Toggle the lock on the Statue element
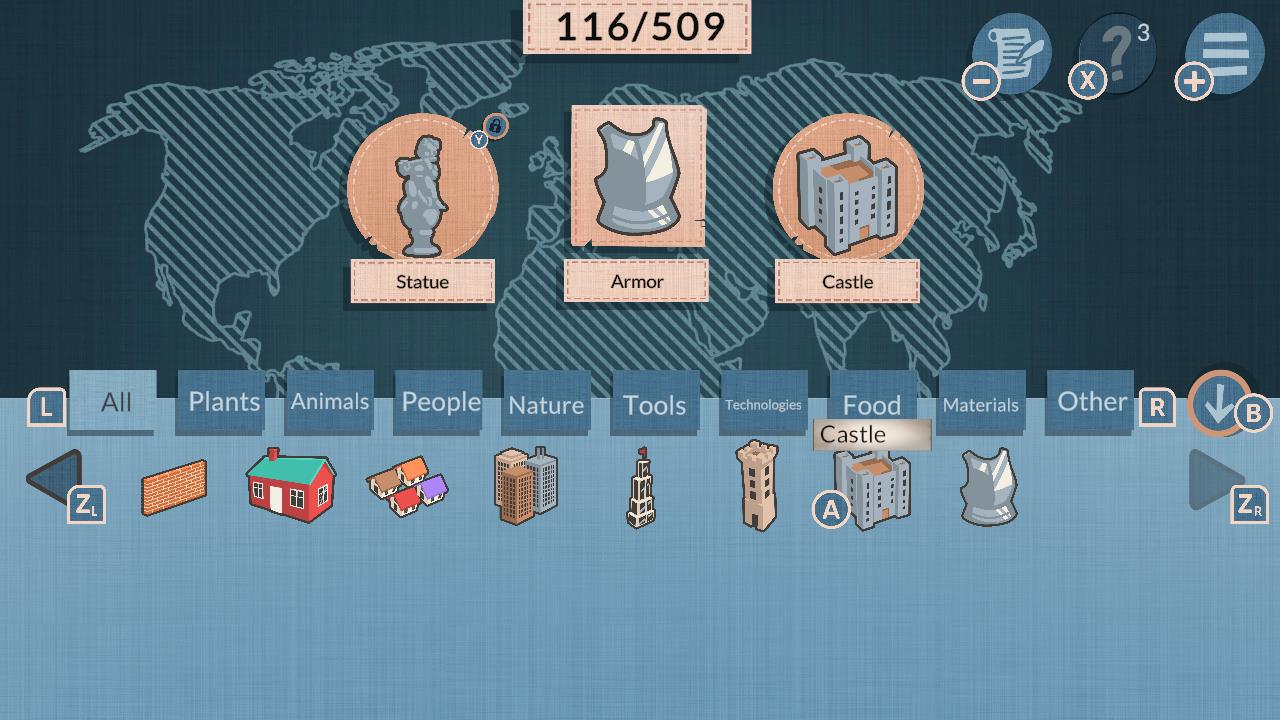The width and height of the screenshot is (1280, 720). [495, 126]
